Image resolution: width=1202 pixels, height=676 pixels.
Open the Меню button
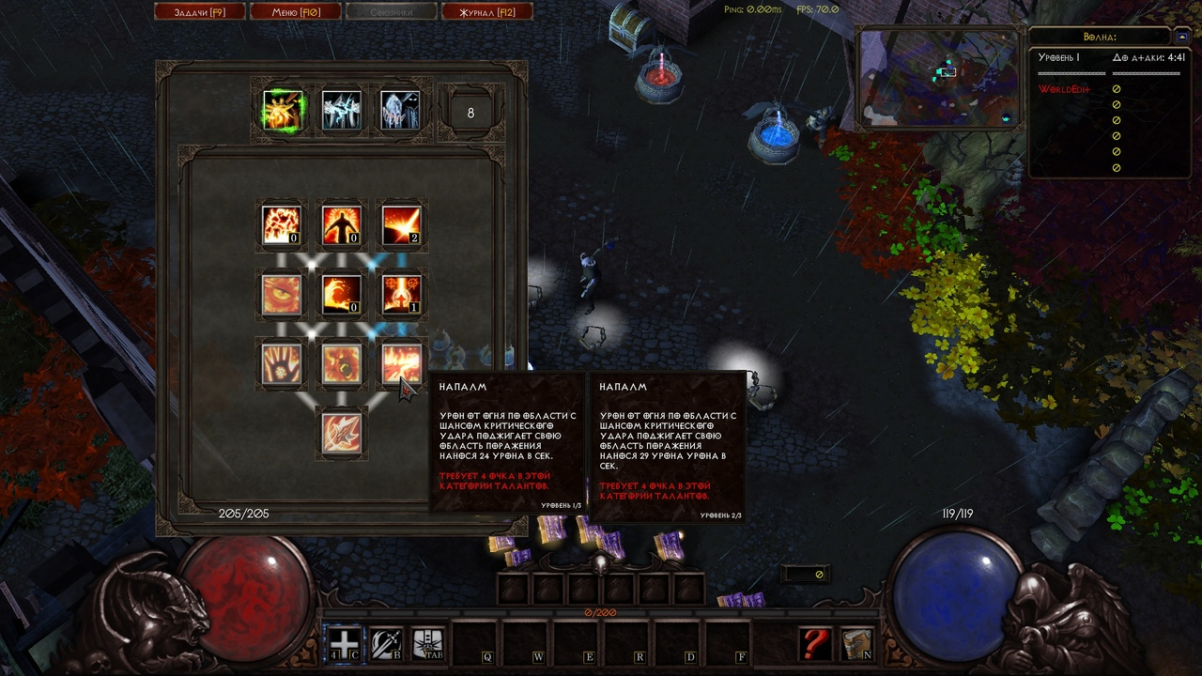tap(295, 12)
